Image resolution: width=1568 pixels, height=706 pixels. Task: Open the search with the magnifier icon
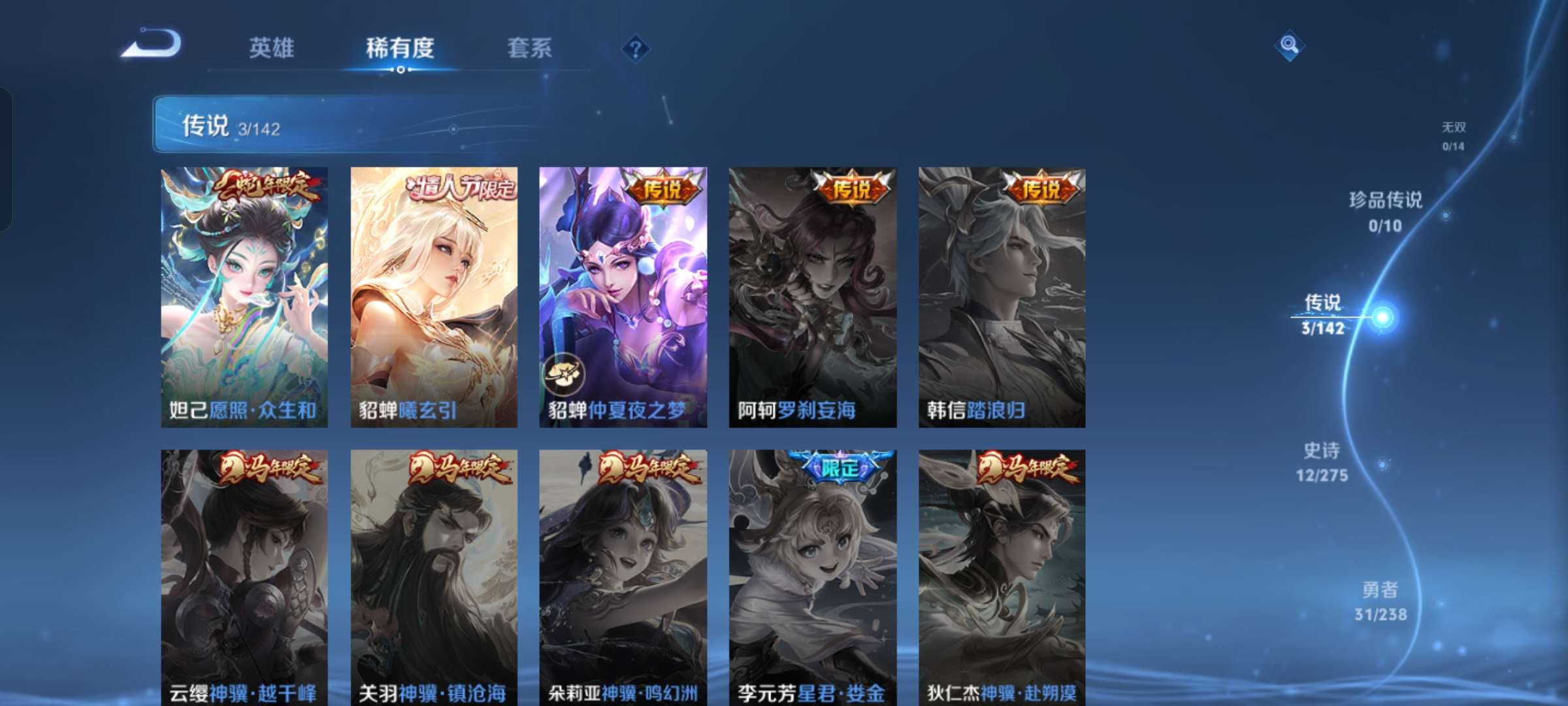pos(1289,45)
